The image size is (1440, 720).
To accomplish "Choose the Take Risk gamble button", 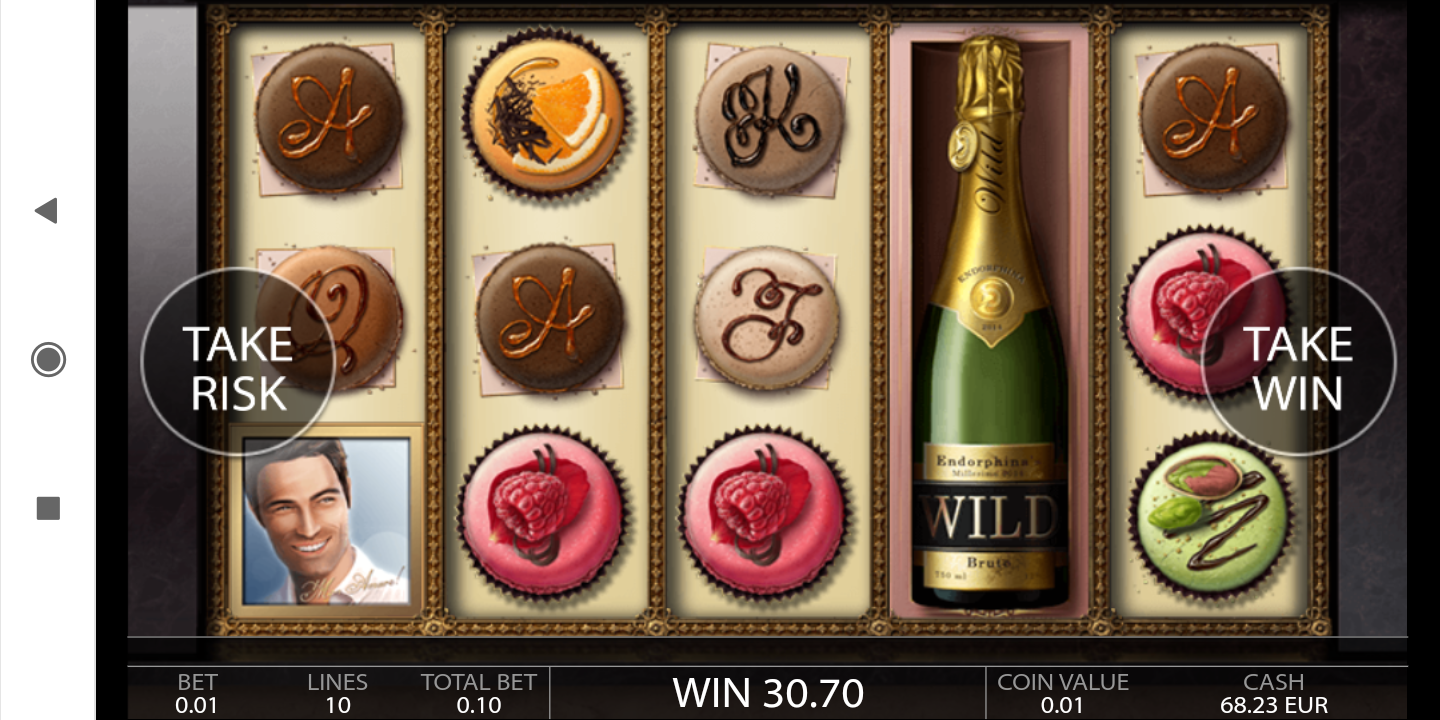I will pyautogui.click(x=238, y=367).
